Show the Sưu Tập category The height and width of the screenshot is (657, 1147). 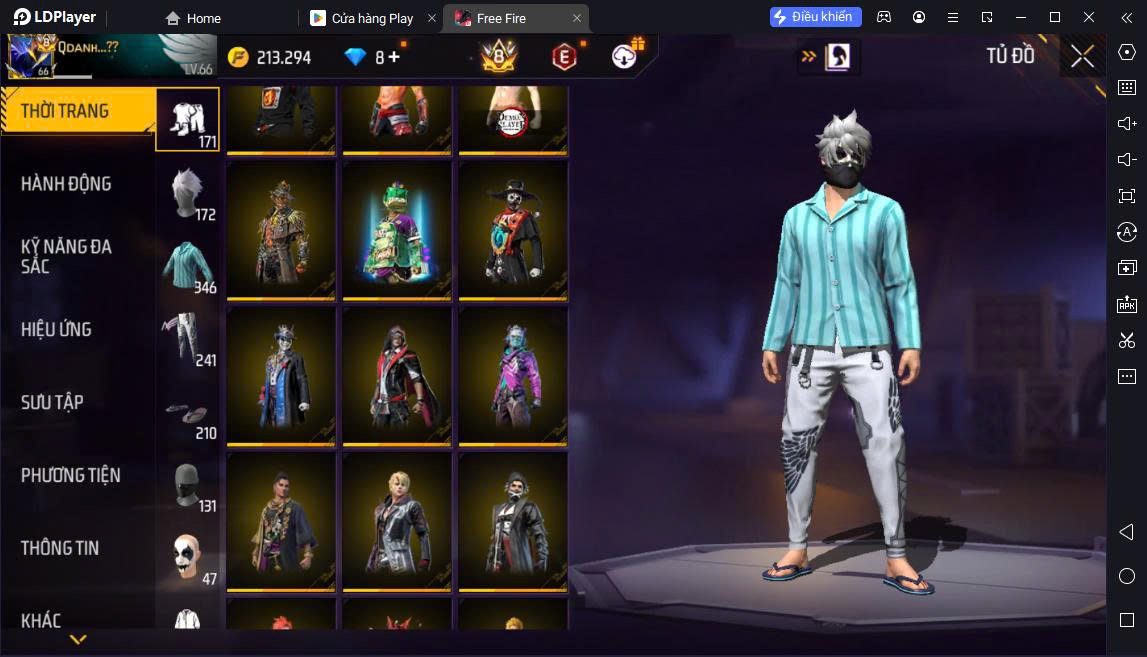click(x=52, y=402)
